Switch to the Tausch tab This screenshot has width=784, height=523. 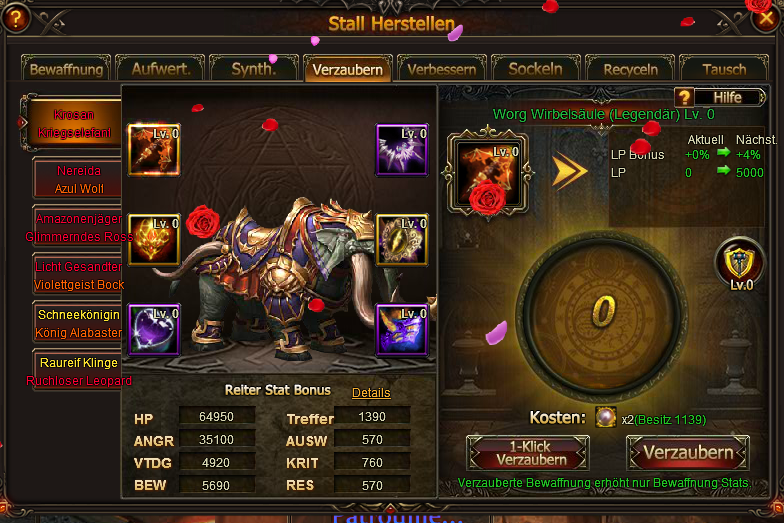click(x=724, y=70)
